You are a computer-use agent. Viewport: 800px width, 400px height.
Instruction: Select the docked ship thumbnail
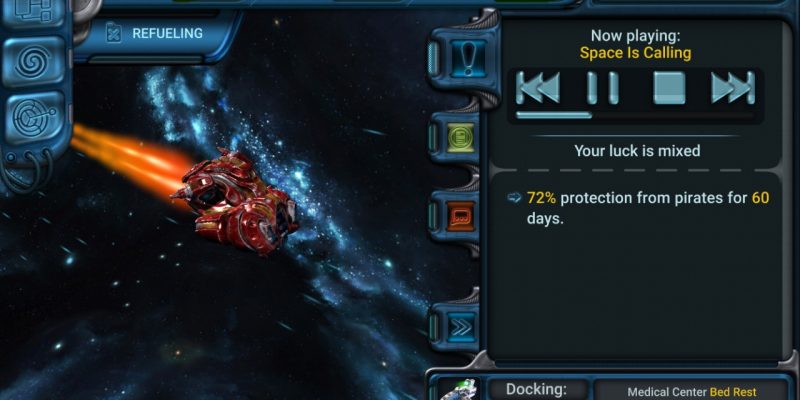pyautogui.click(x=458, y=390)
